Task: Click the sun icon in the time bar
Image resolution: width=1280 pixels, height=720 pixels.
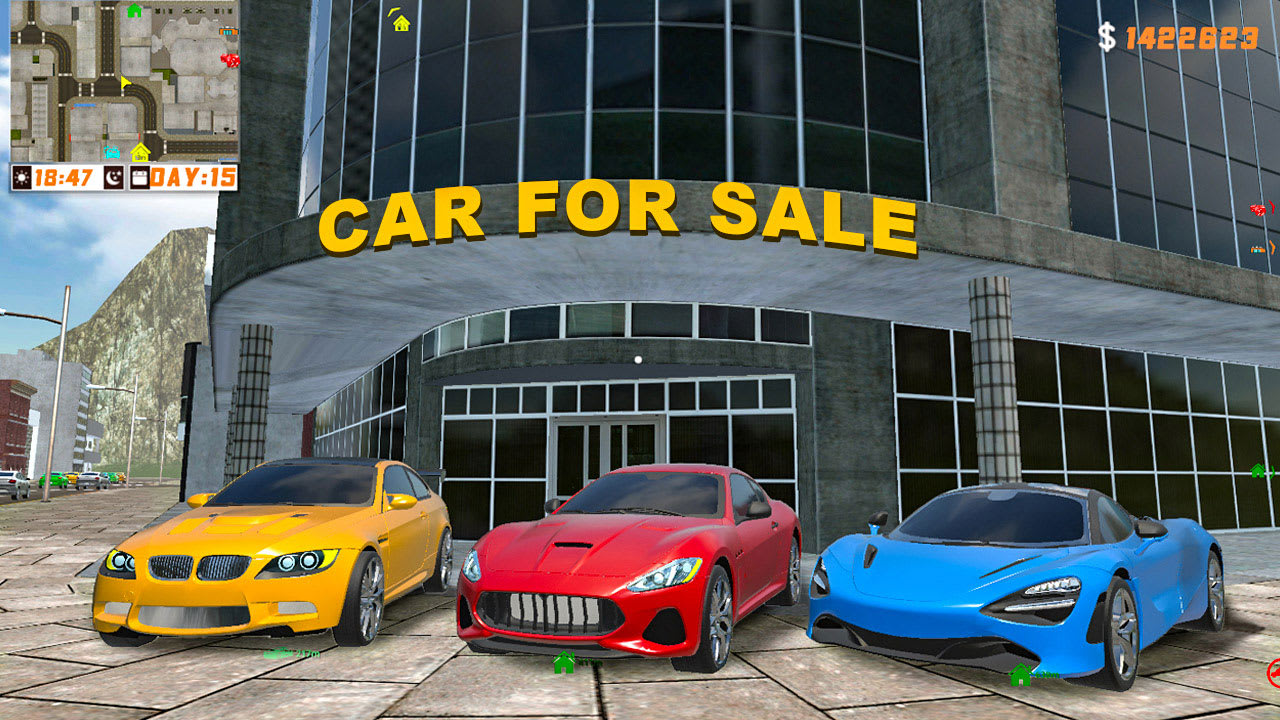Action: [22, 177]
